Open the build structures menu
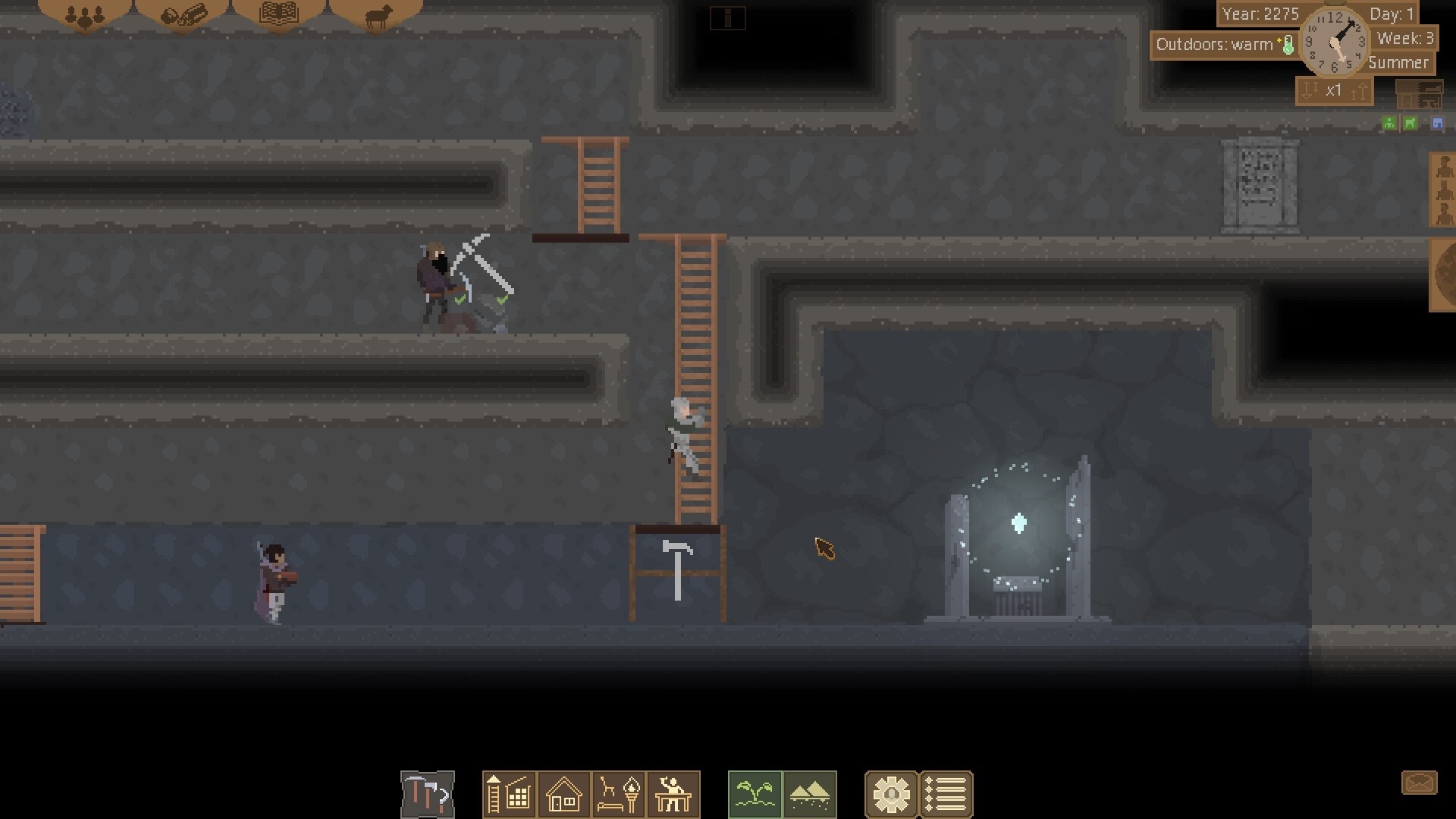 pyautogui.click(x=509, y=794)
